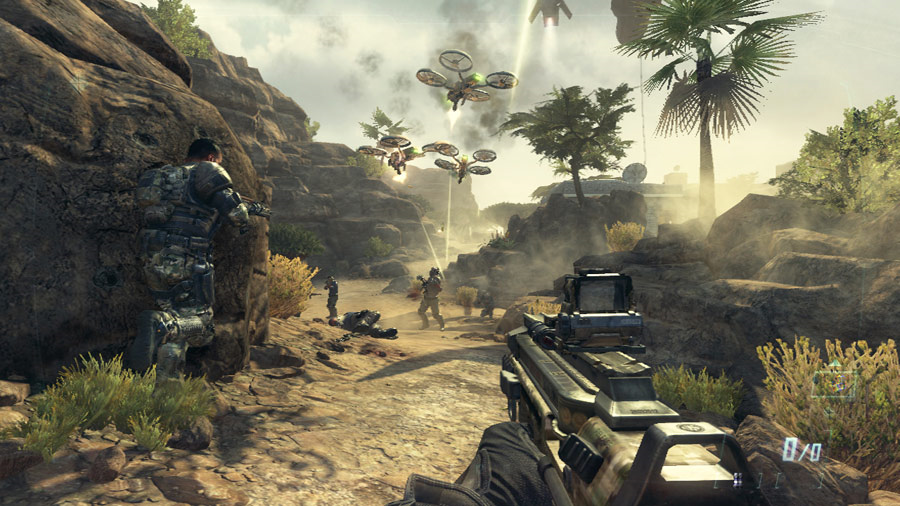
Task: Select the d-pad equipment slot above ammo counter
Action: [x=833, y=385]
